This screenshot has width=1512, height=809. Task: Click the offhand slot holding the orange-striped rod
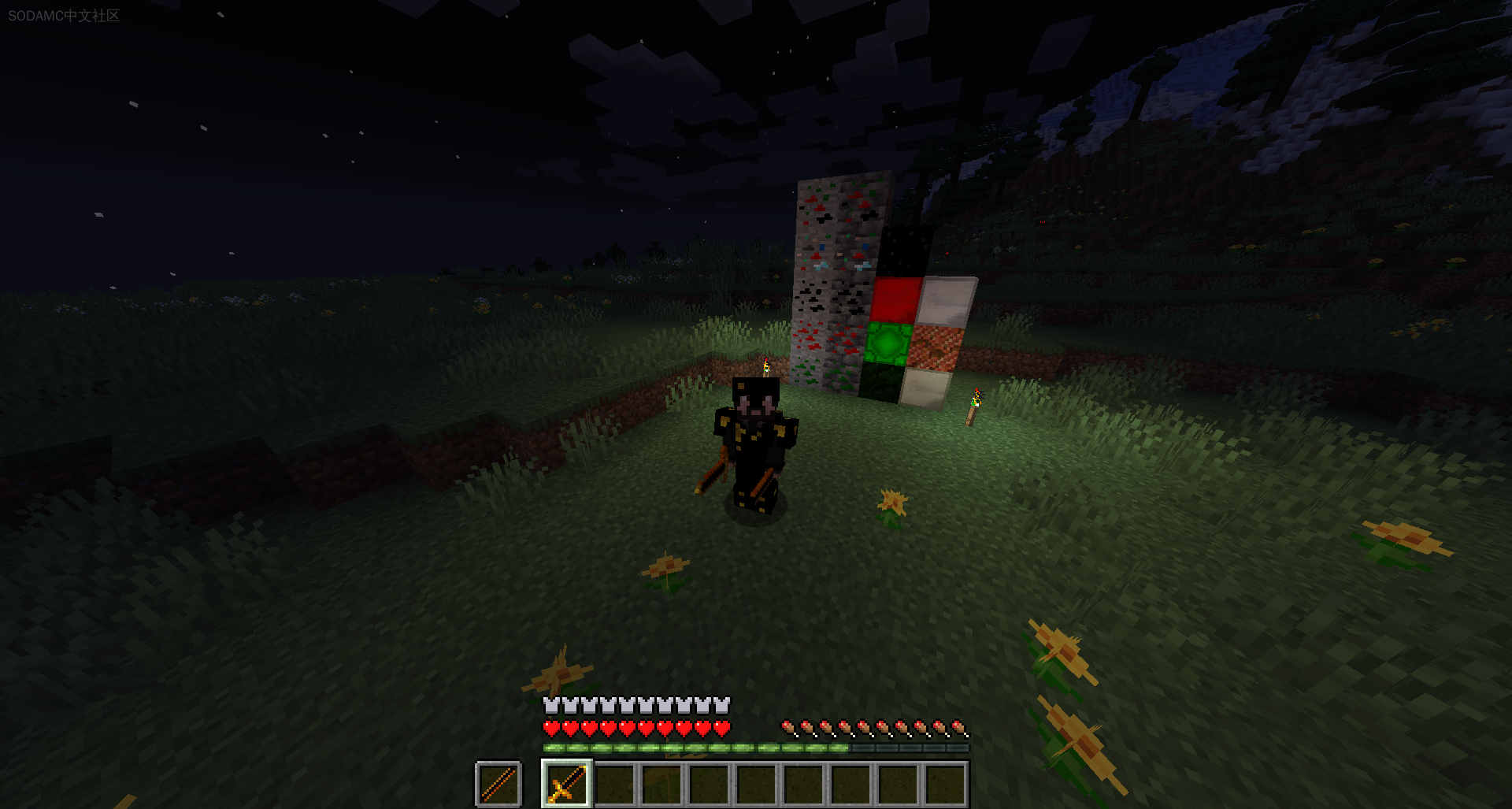click(x=498, y=783)
